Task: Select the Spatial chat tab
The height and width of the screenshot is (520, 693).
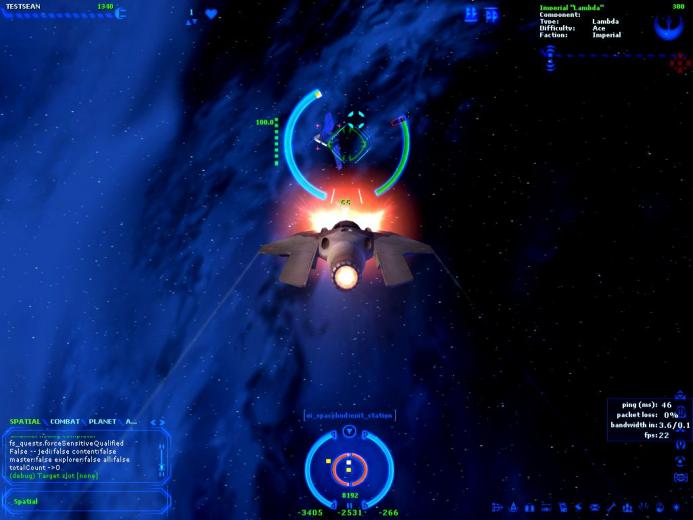Action: click(x=26, y=422)
